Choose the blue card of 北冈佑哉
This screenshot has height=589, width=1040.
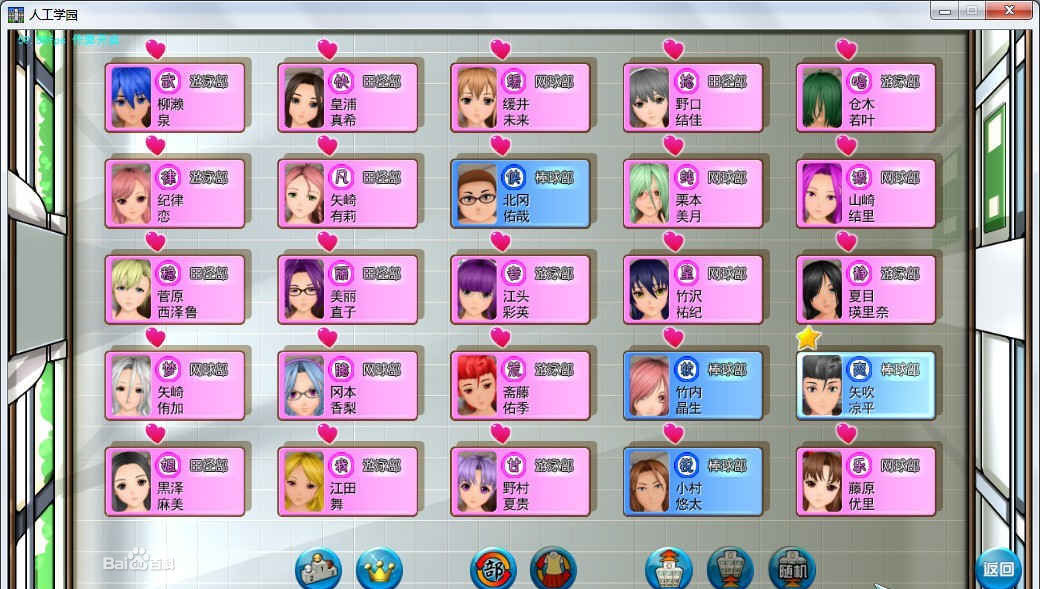[x=521, y=194]
